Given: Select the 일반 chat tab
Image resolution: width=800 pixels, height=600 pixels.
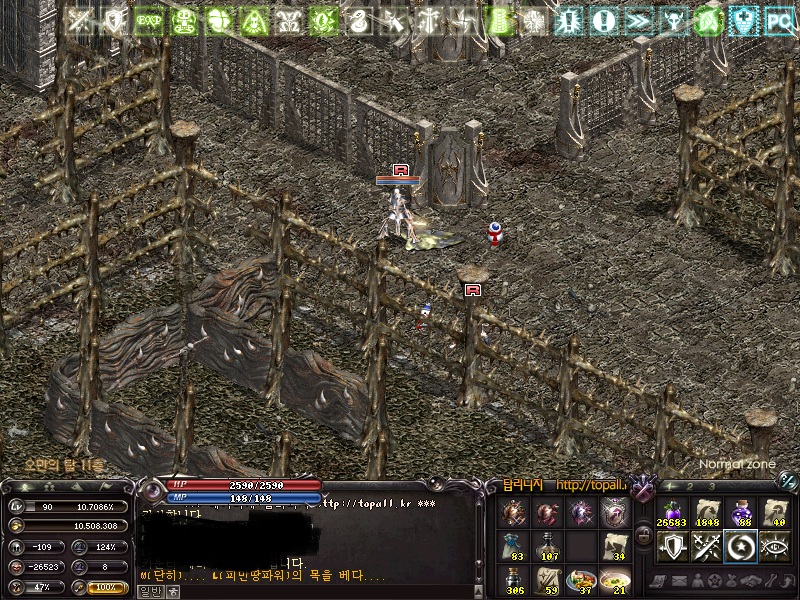Looking at the screenshot, I should (148, 591).
